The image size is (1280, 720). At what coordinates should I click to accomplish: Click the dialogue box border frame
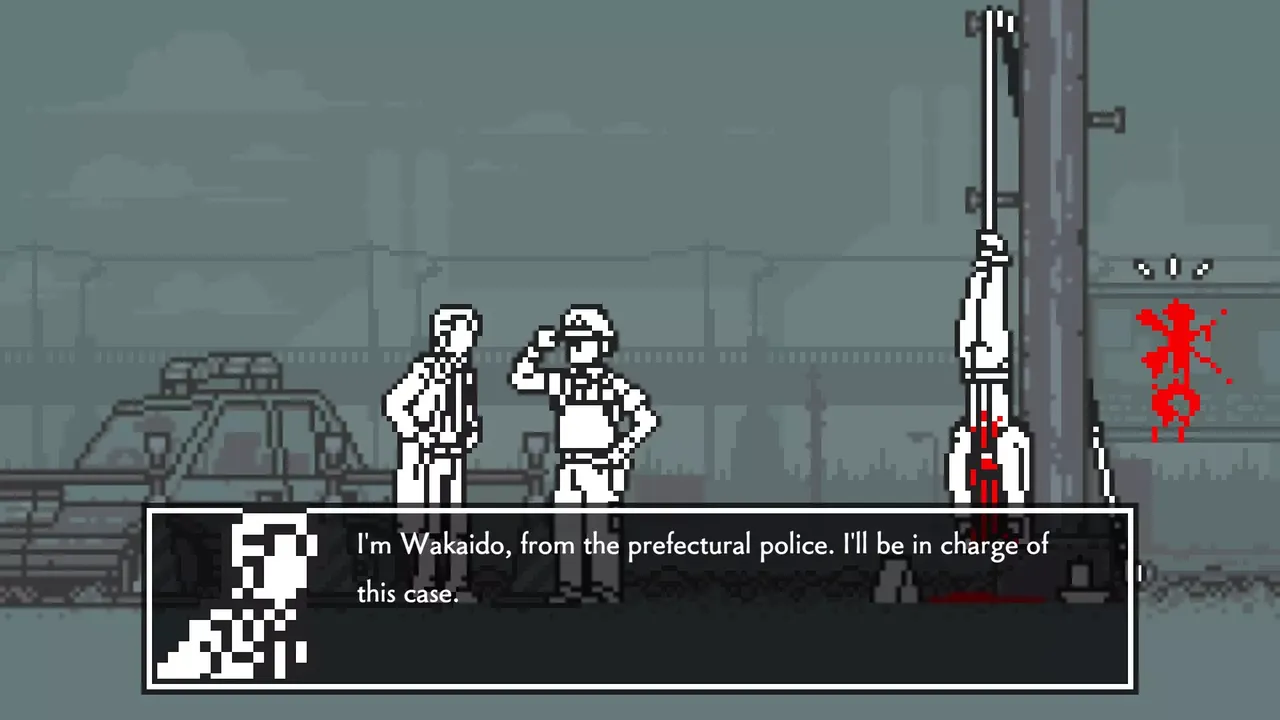click(x=640, y=510)
